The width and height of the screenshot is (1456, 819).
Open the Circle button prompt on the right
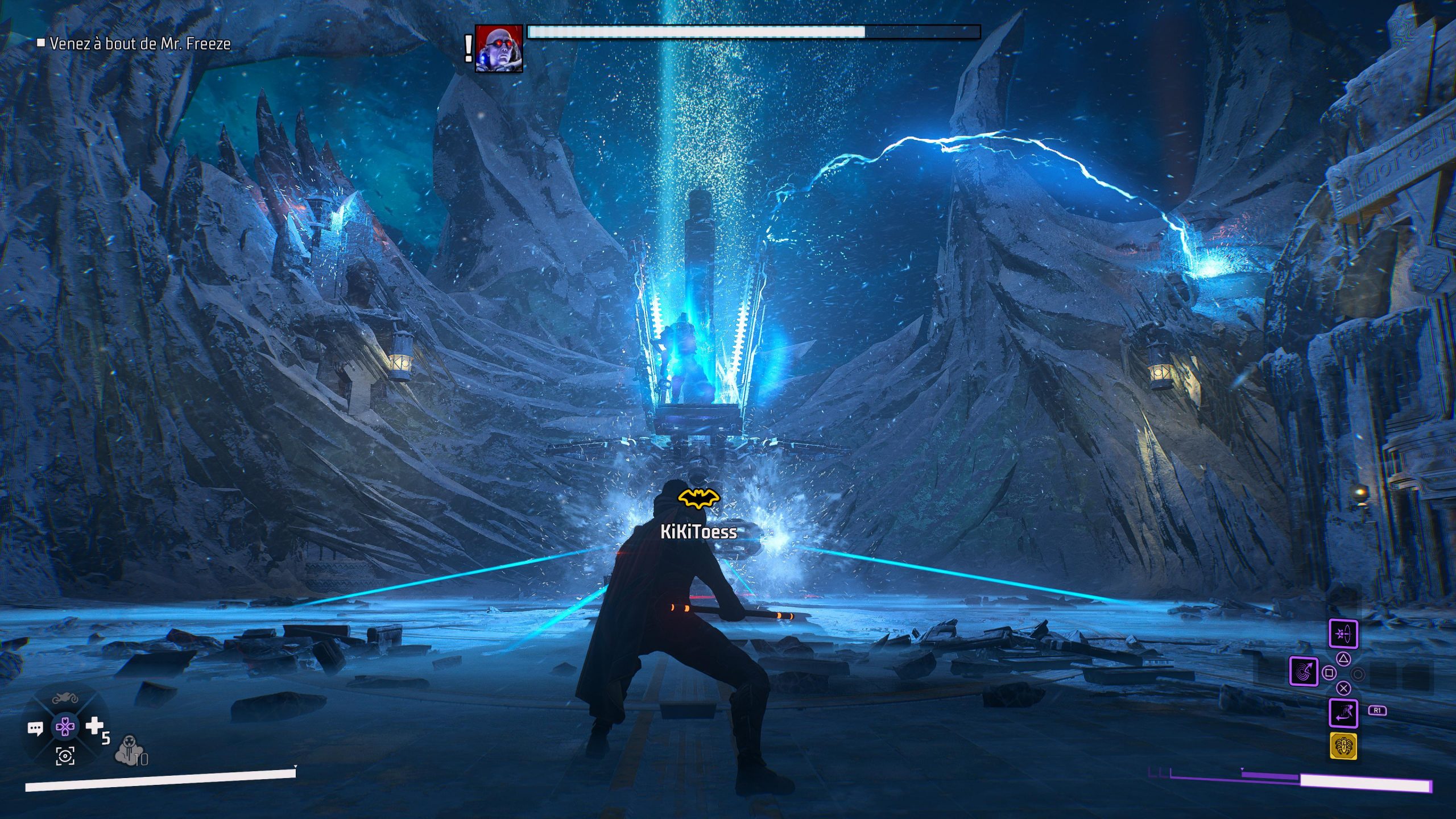coord(1359,675)
